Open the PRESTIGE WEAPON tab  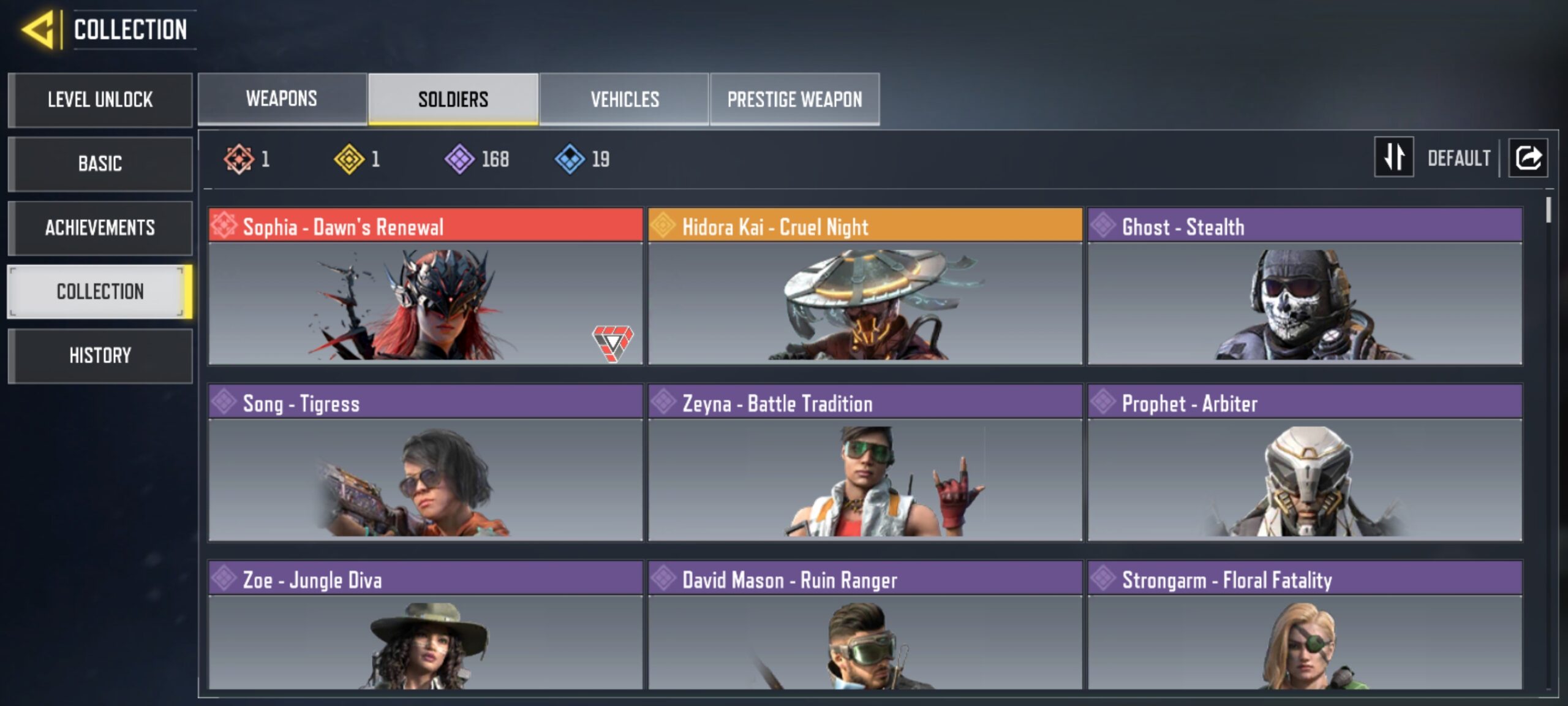tap(796, 98)
